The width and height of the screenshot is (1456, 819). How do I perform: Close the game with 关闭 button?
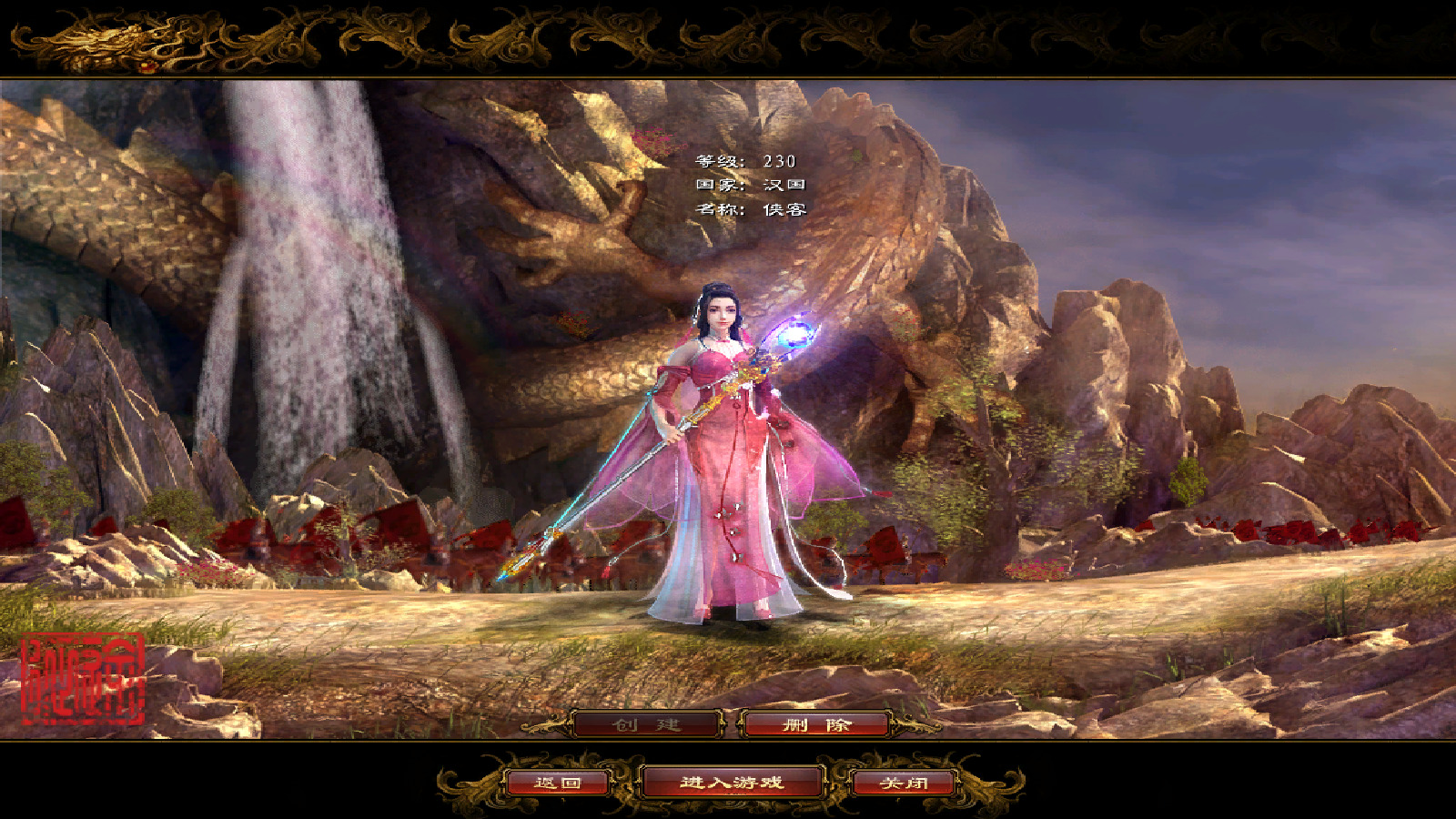click(x=904, y=783)
